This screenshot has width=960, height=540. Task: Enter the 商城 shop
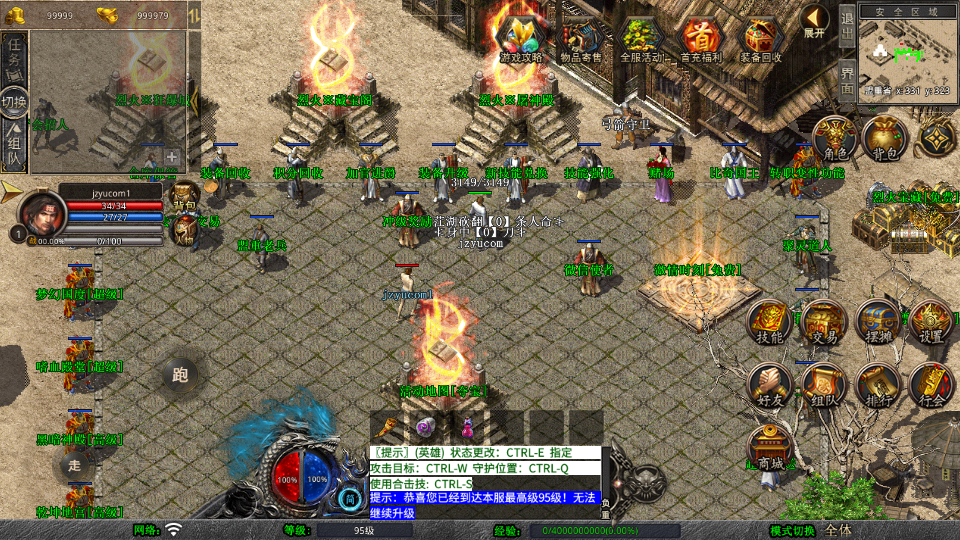click(770, 450)
